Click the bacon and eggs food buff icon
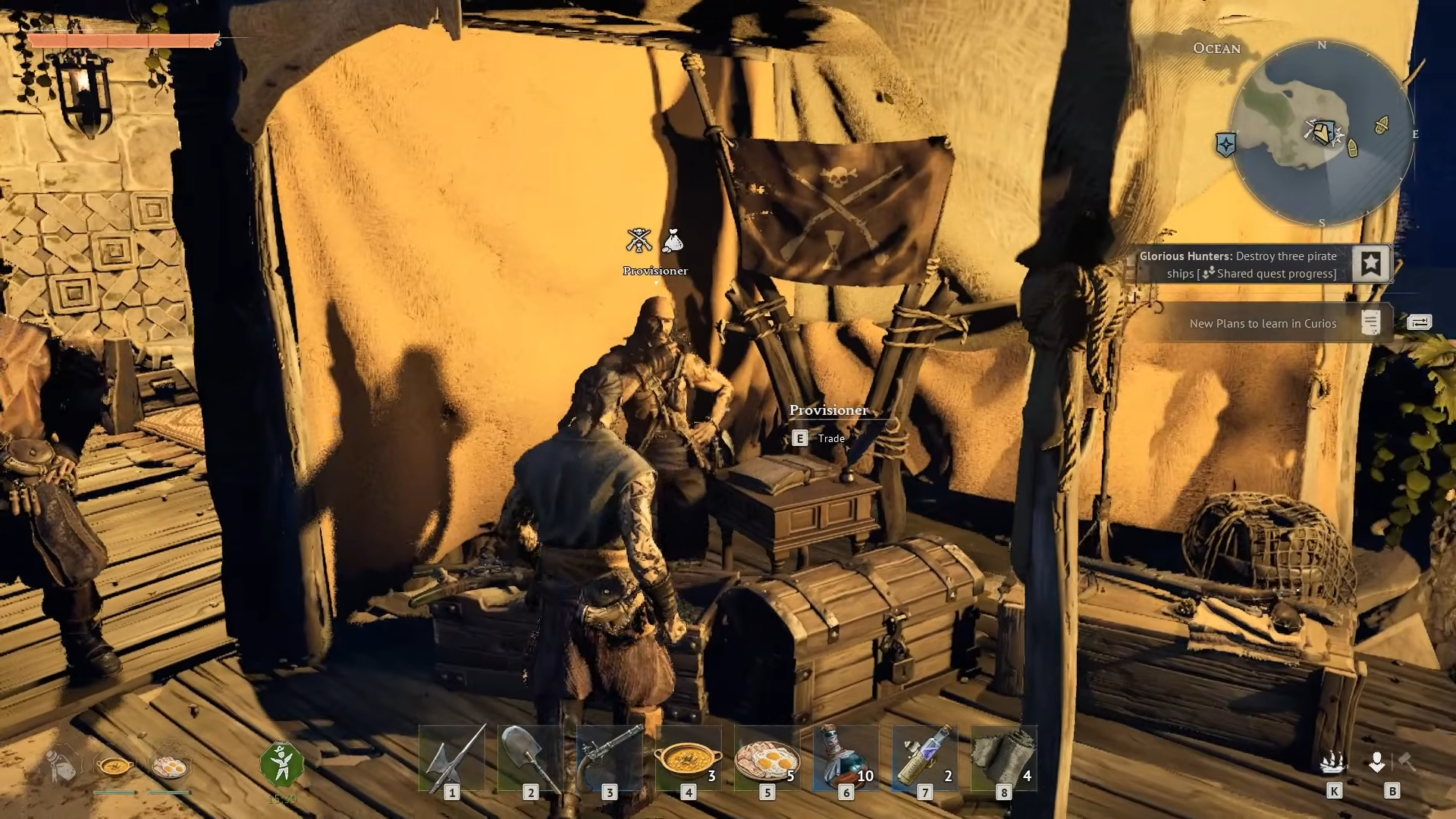Screen dimensions: 1456x819 (170, 767)
